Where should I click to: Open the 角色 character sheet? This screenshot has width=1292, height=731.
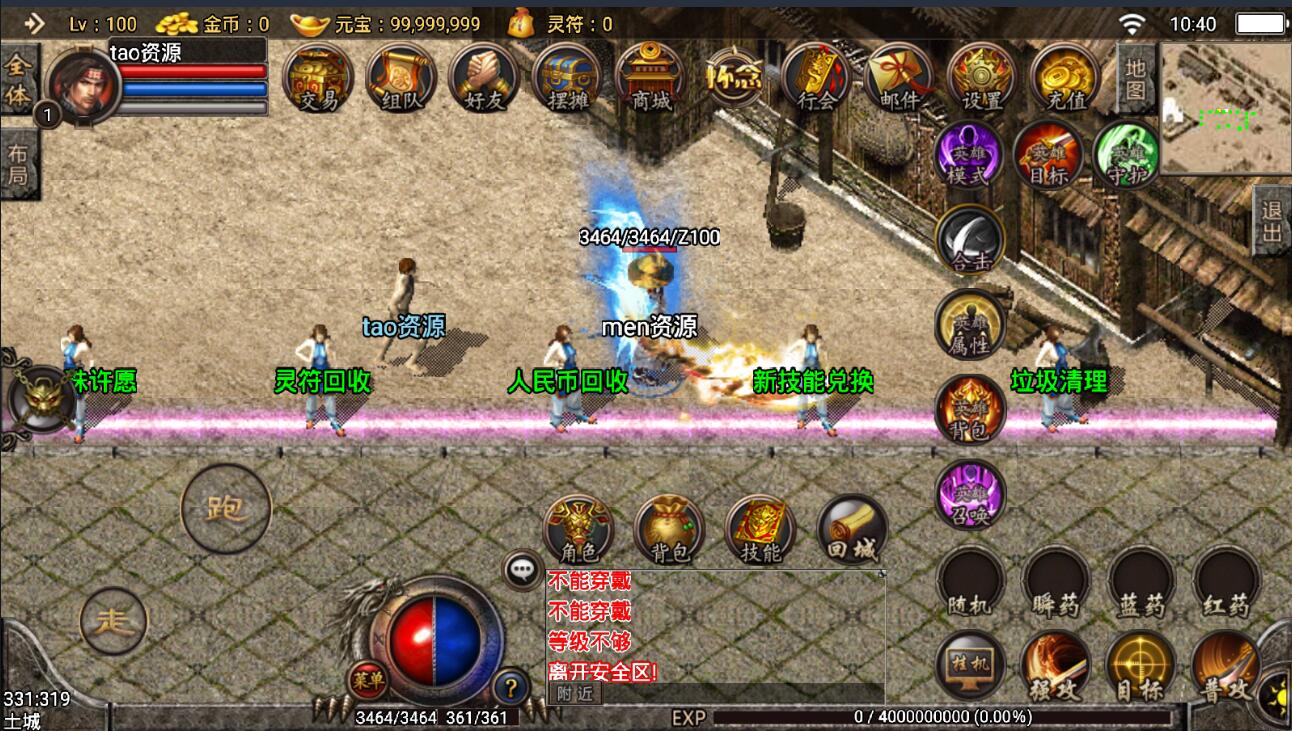(579, 529)
